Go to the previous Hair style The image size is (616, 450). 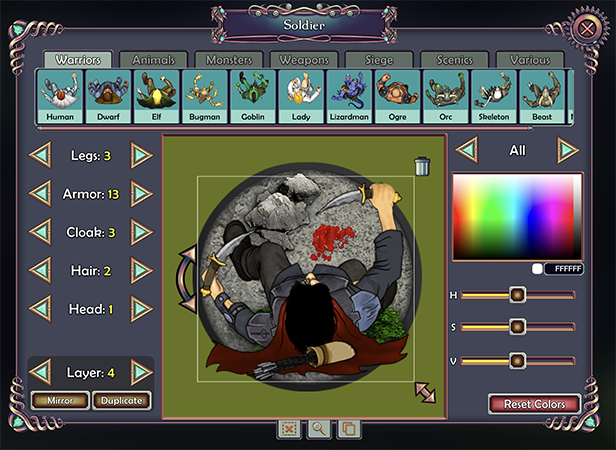[x=41, y=270]
